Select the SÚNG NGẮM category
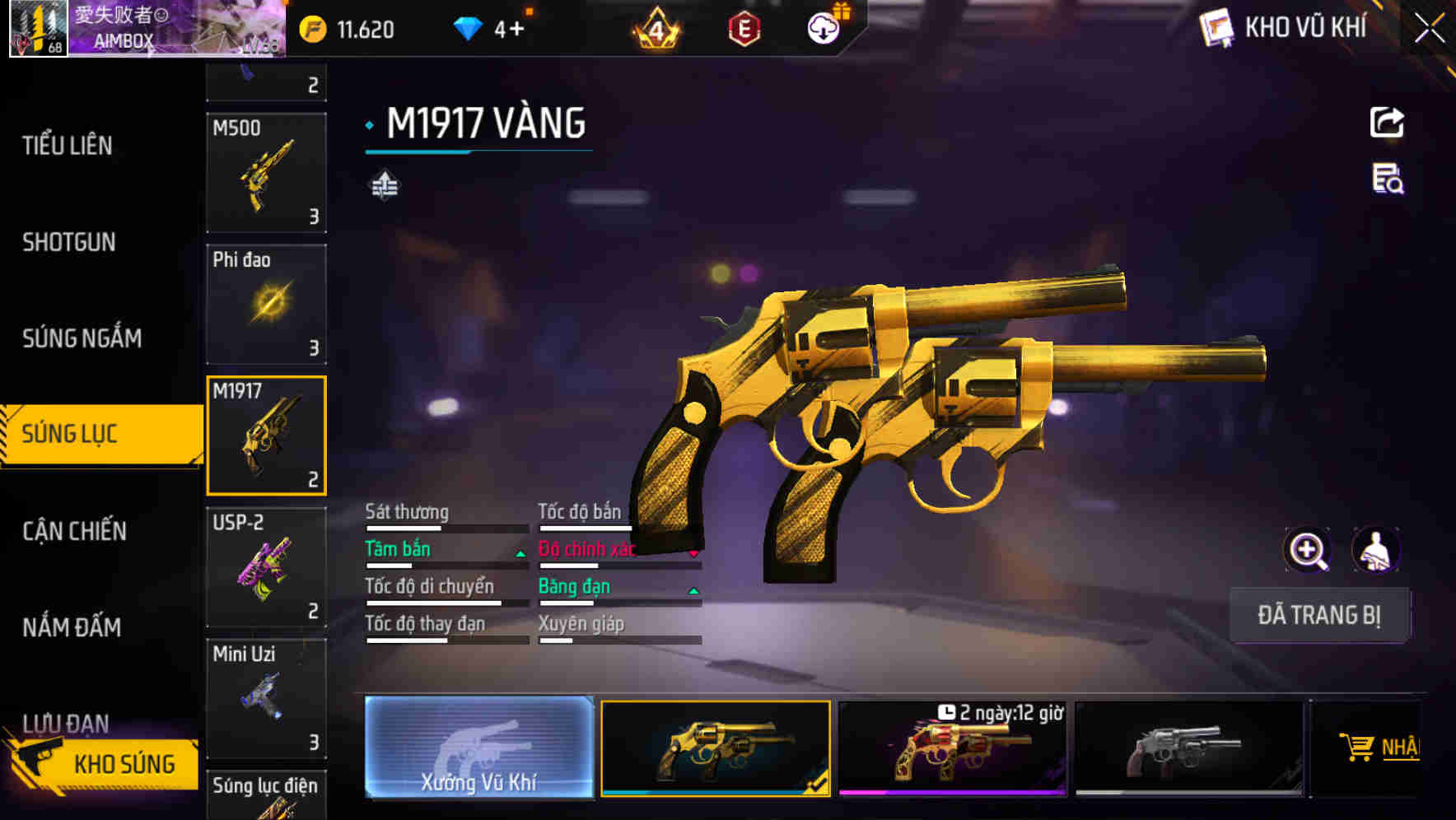1456x820 pixels. point(82,338)
